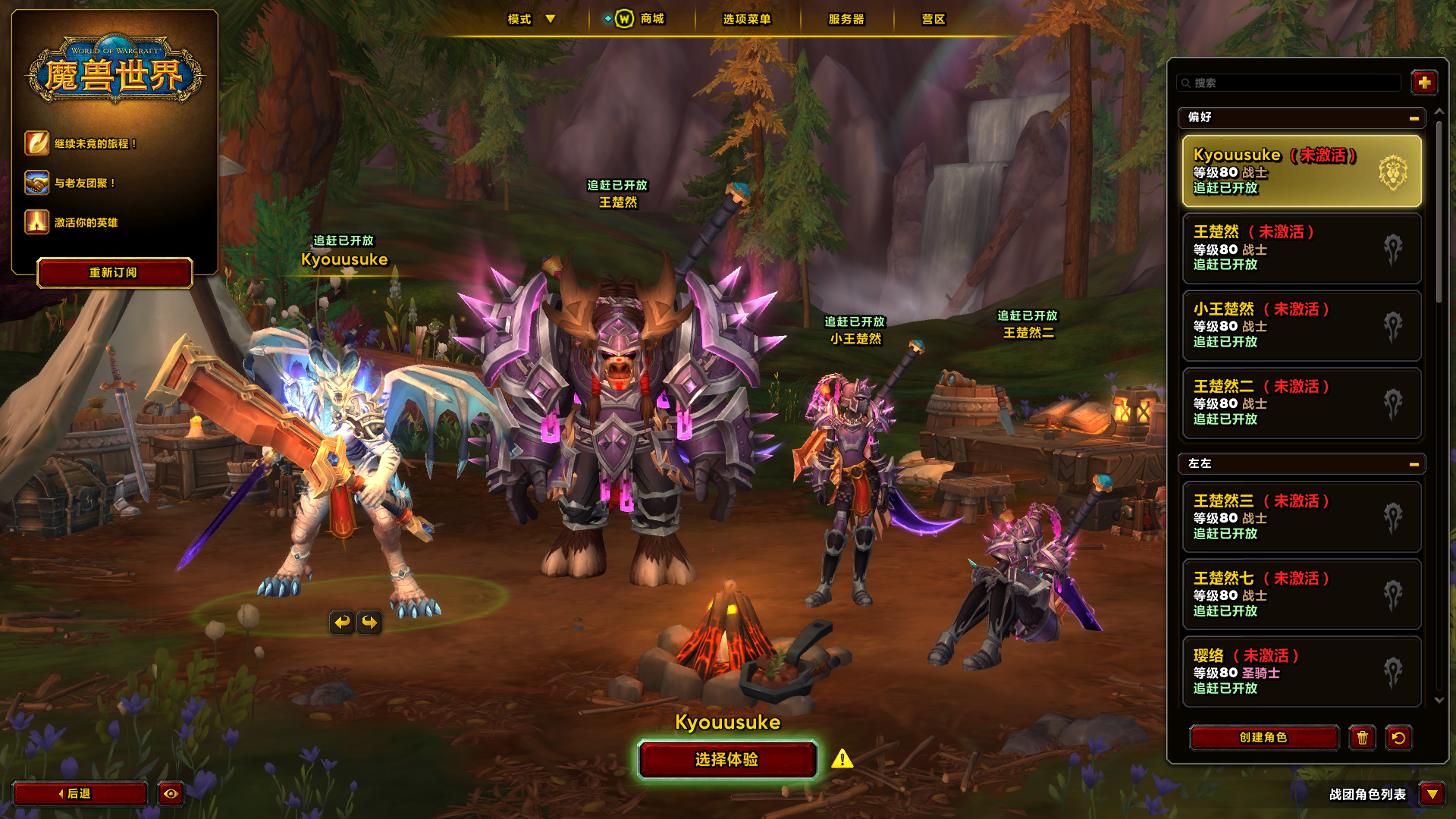1456x819 pixels.
Task: Click the 选择体验 button
Action: pyautogui.click(x=726, y=760)
